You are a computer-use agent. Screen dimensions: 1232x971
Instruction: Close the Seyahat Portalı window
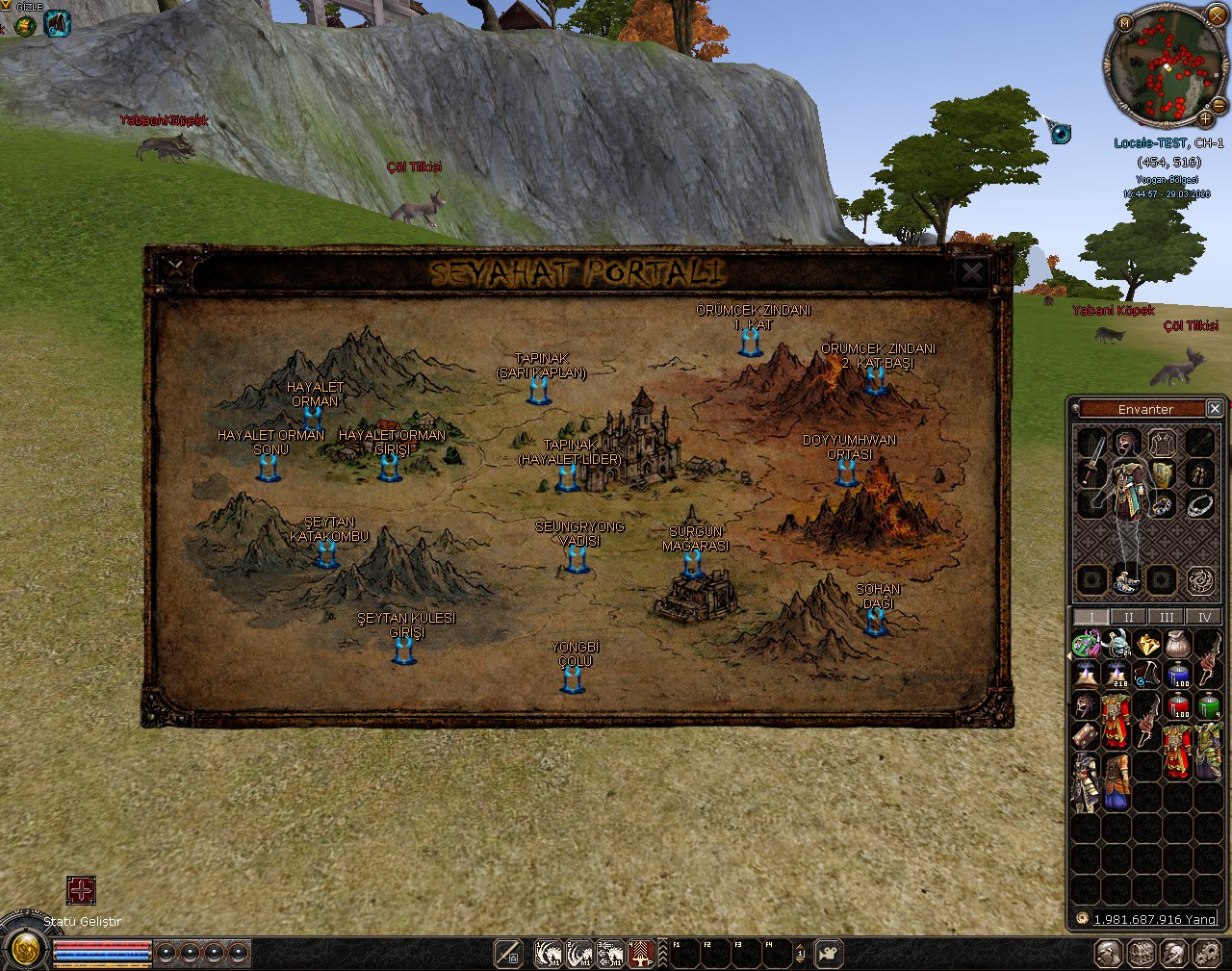pyautogui.click(x=972, y=272)
